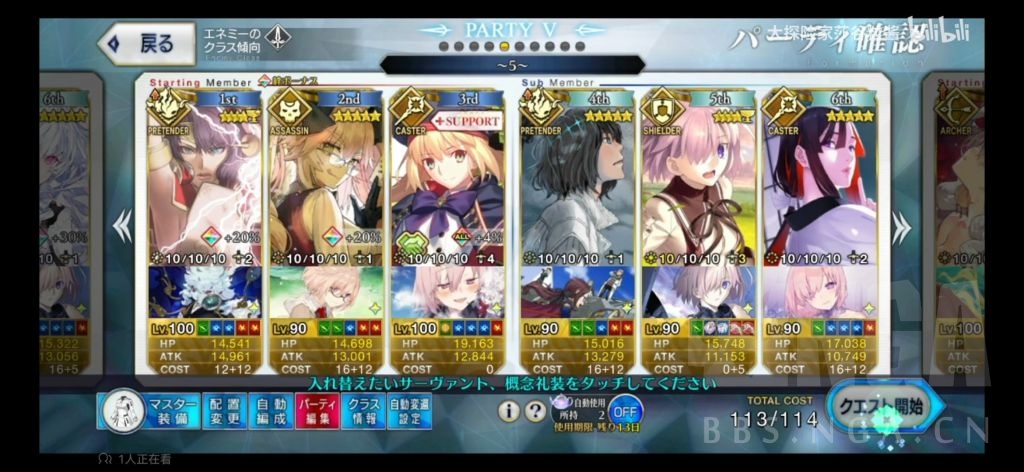Viewport: 1024px width, 472px height.
Task: Switch to the previous party with left arrow
Action: [122, 227]
